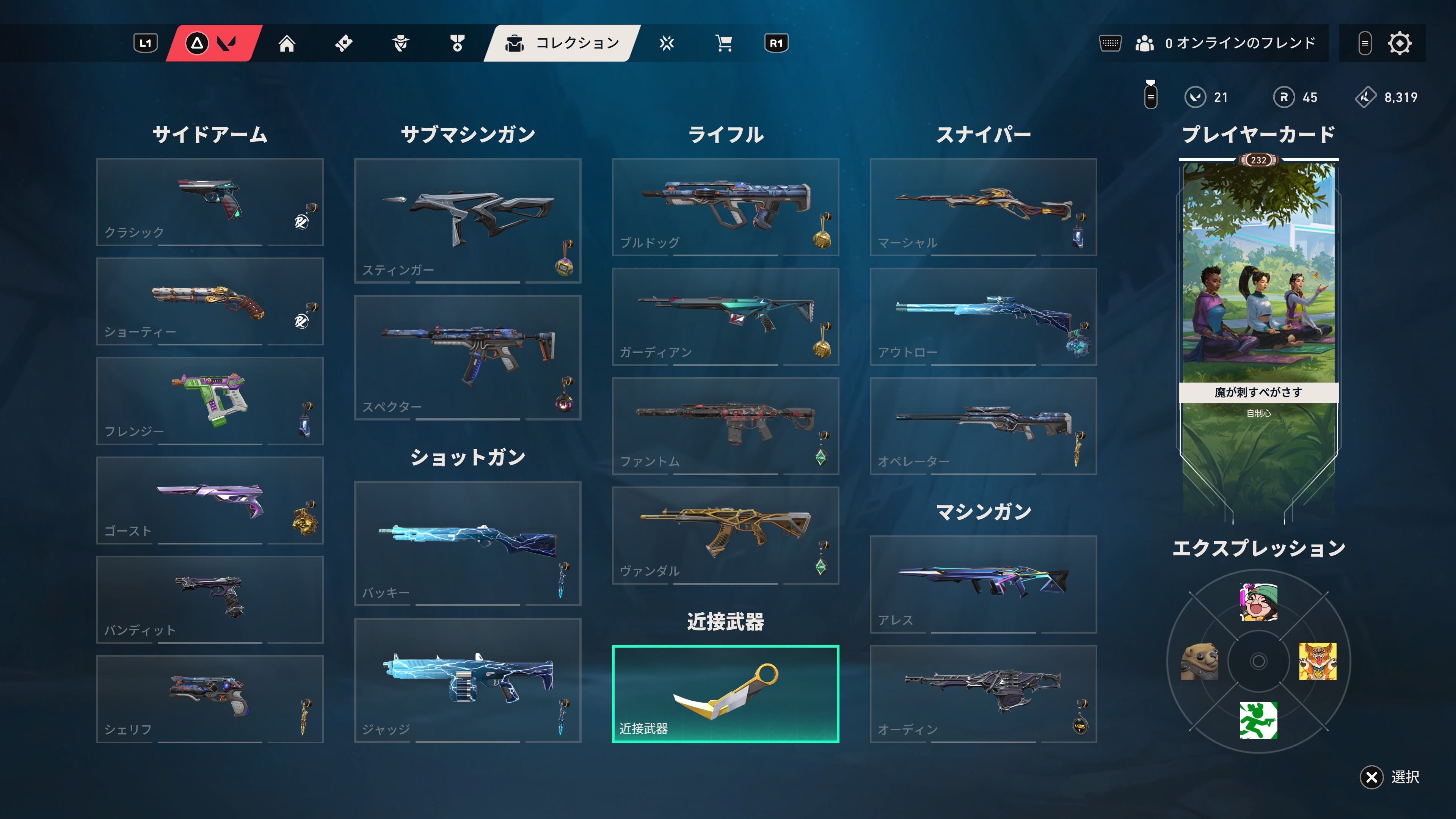Switch to the Collection (コレクション) tab
The height and width of the screenshot is (819, 1456).
tap(563, 44)
